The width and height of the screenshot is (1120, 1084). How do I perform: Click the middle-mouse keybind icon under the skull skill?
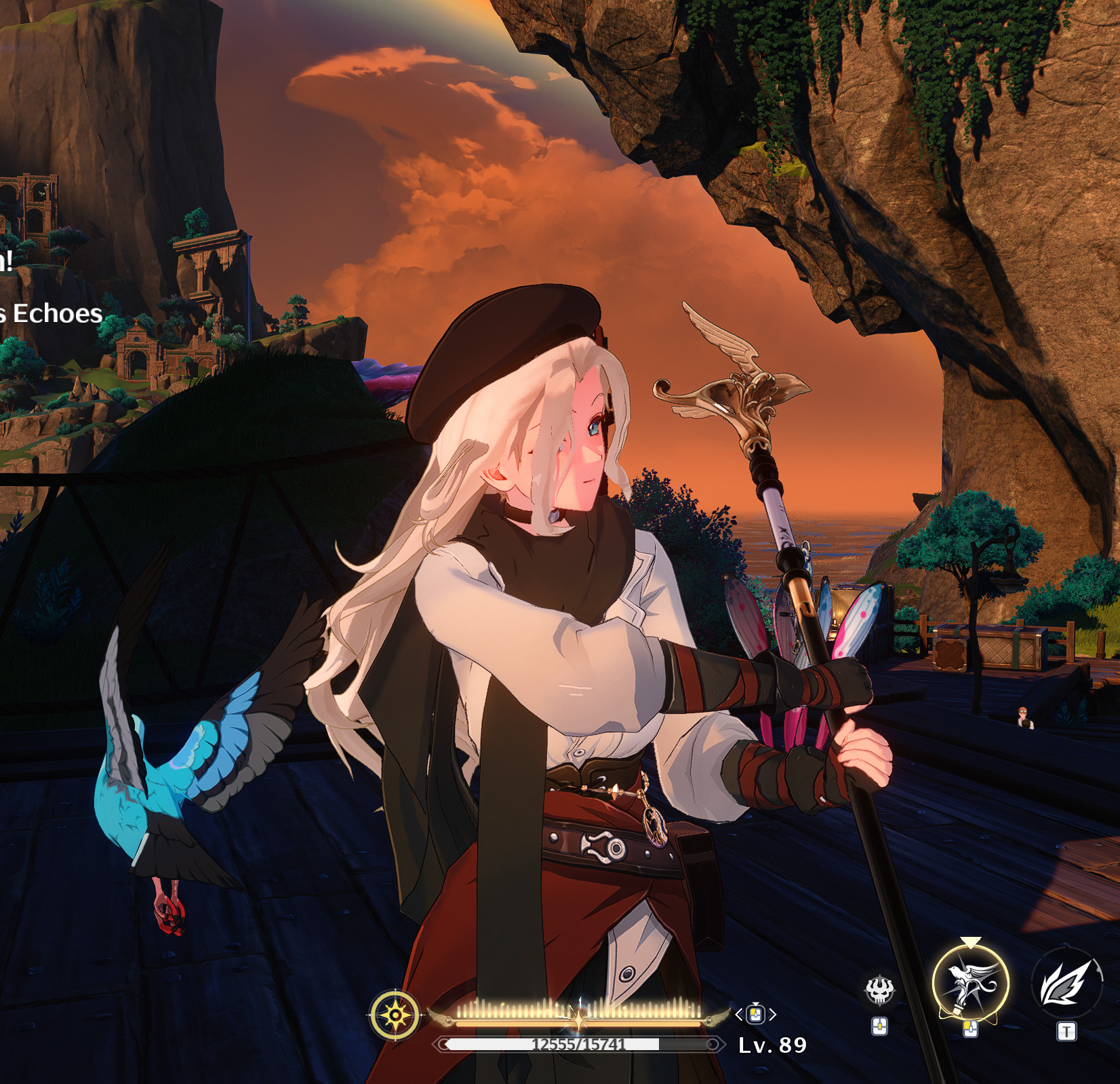pyautogui.click(x=880, y=1027)
